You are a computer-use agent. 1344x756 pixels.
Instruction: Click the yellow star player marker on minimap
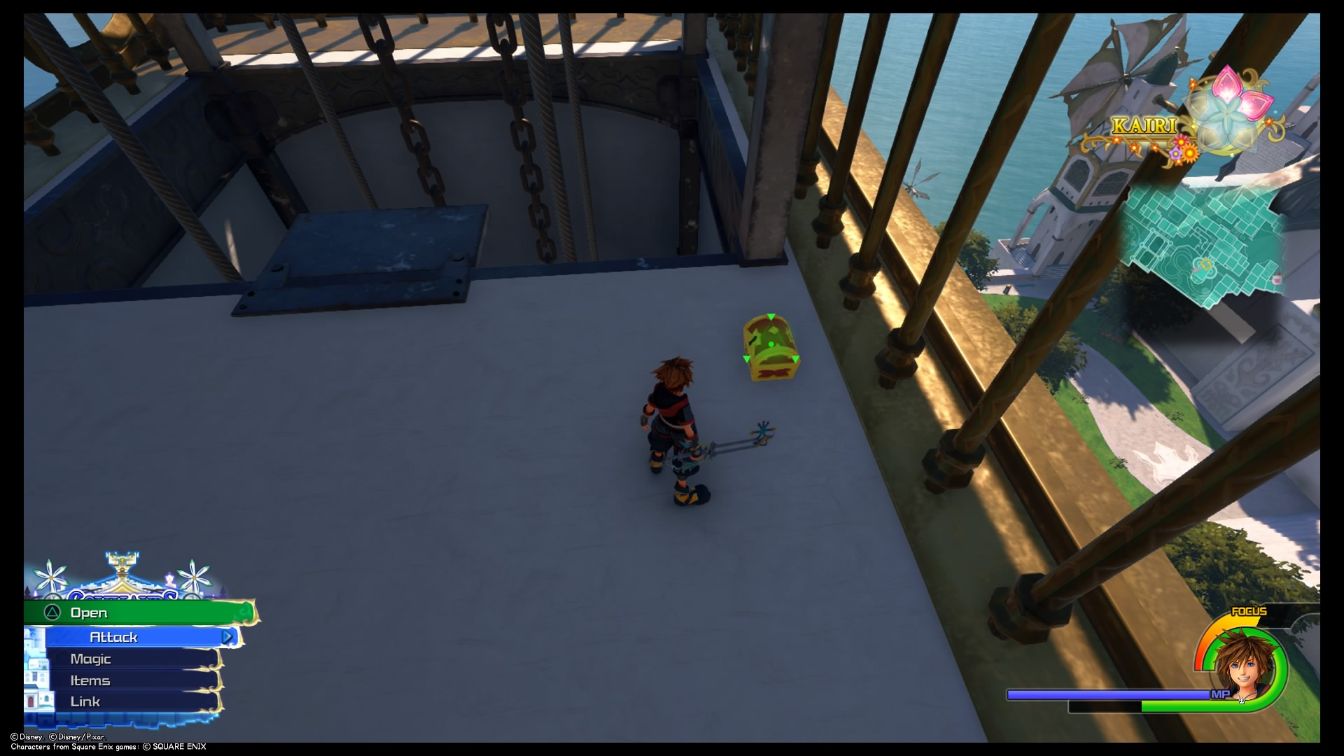(1206, 264)
